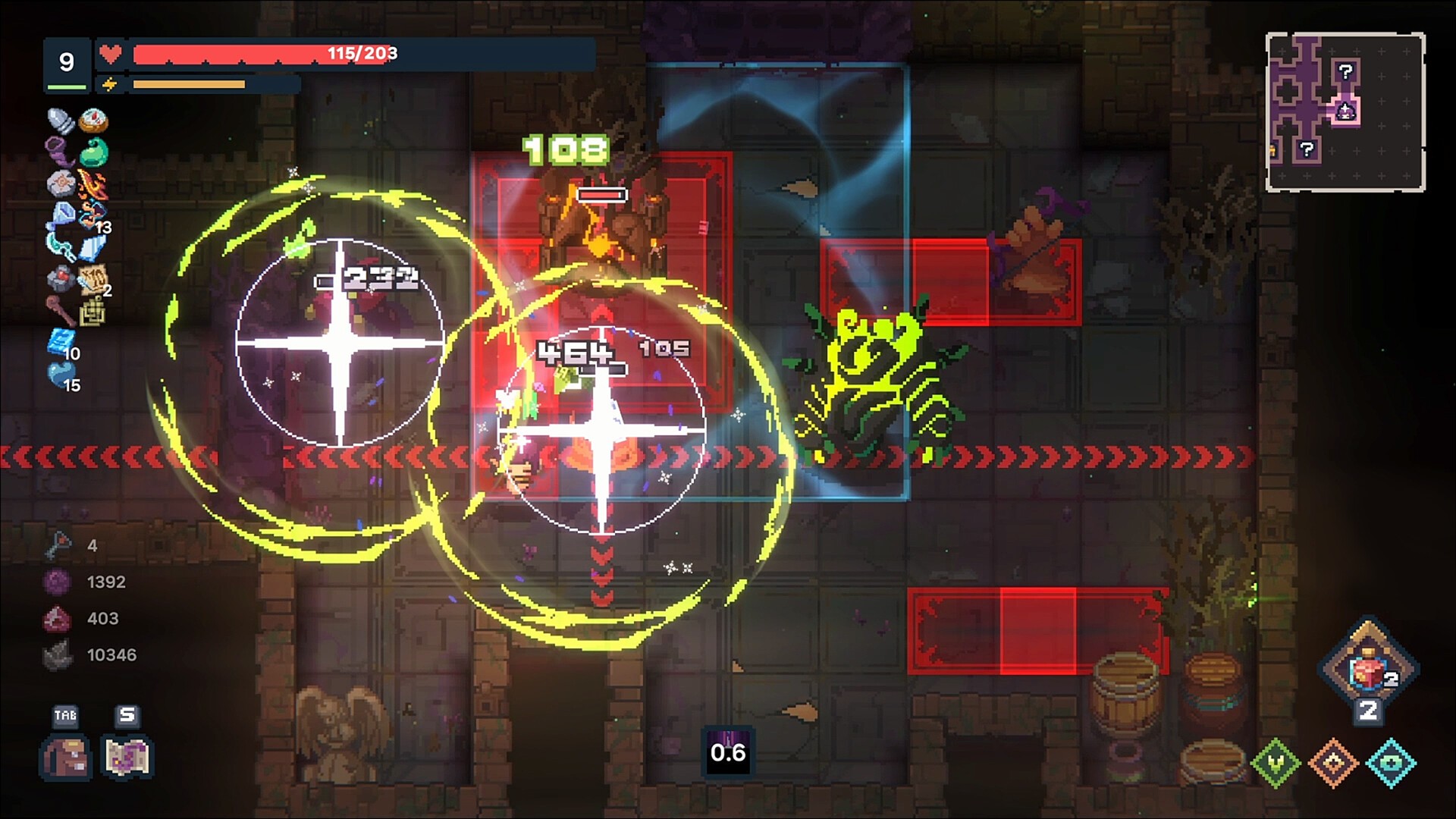Select the orange diamond ability icon

click(1334, 762)
